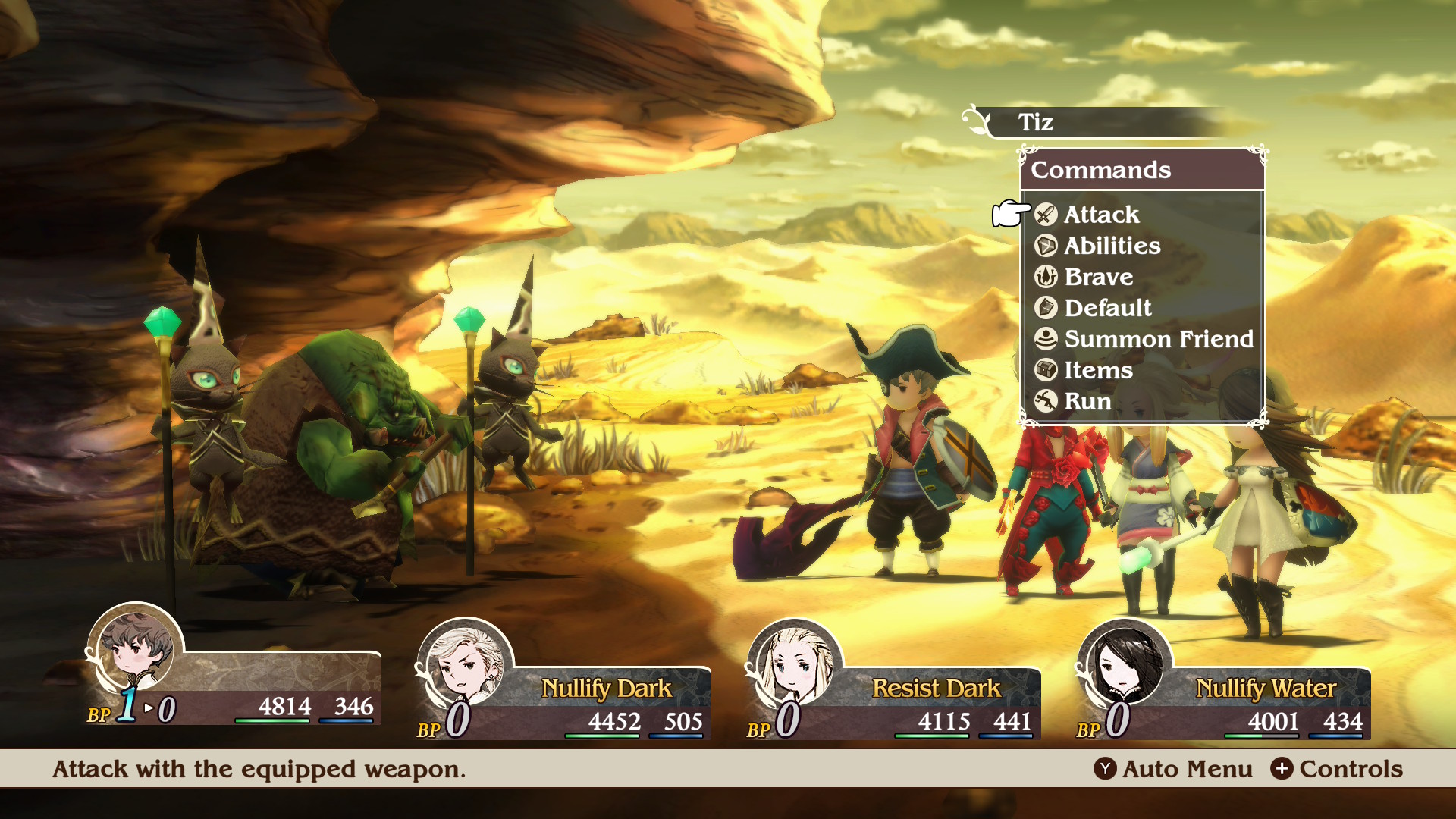Select the Attack command

1100,215
